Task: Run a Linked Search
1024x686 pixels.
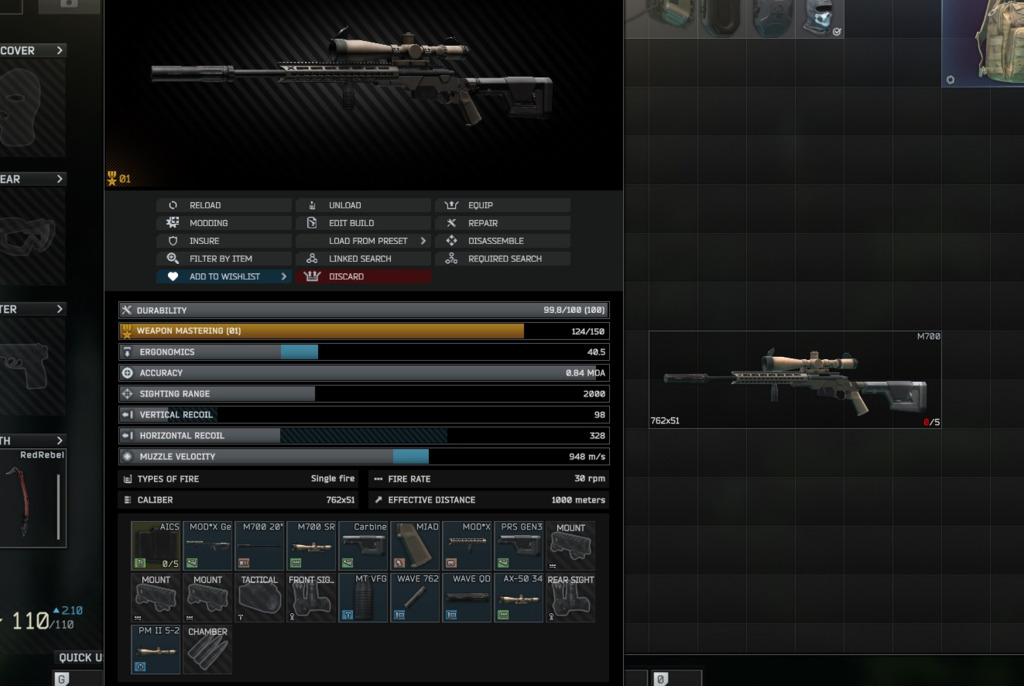Action: coord(363,259)
